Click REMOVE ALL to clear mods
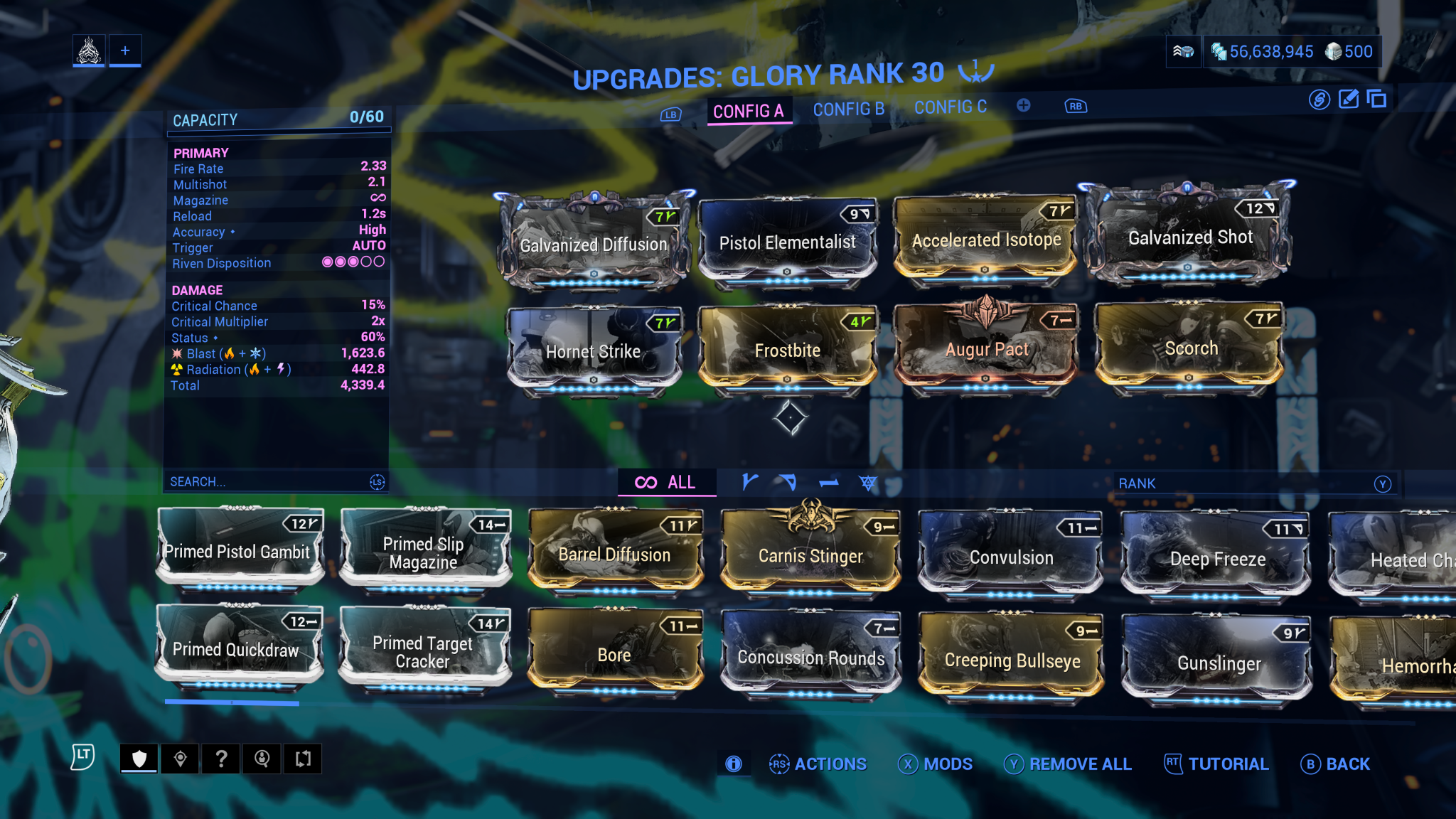1456x819 pixels. point(1079,764)
